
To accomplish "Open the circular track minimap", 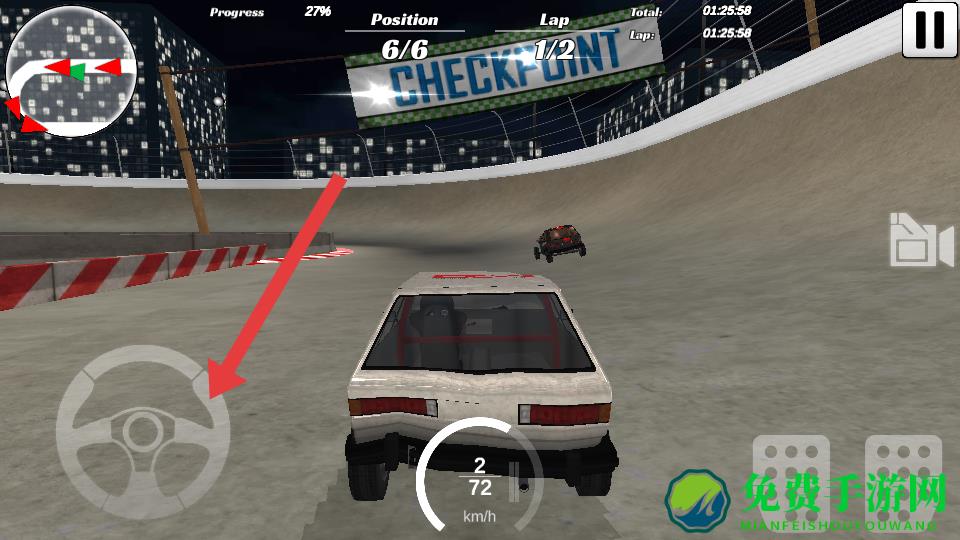I will (71, 72).
